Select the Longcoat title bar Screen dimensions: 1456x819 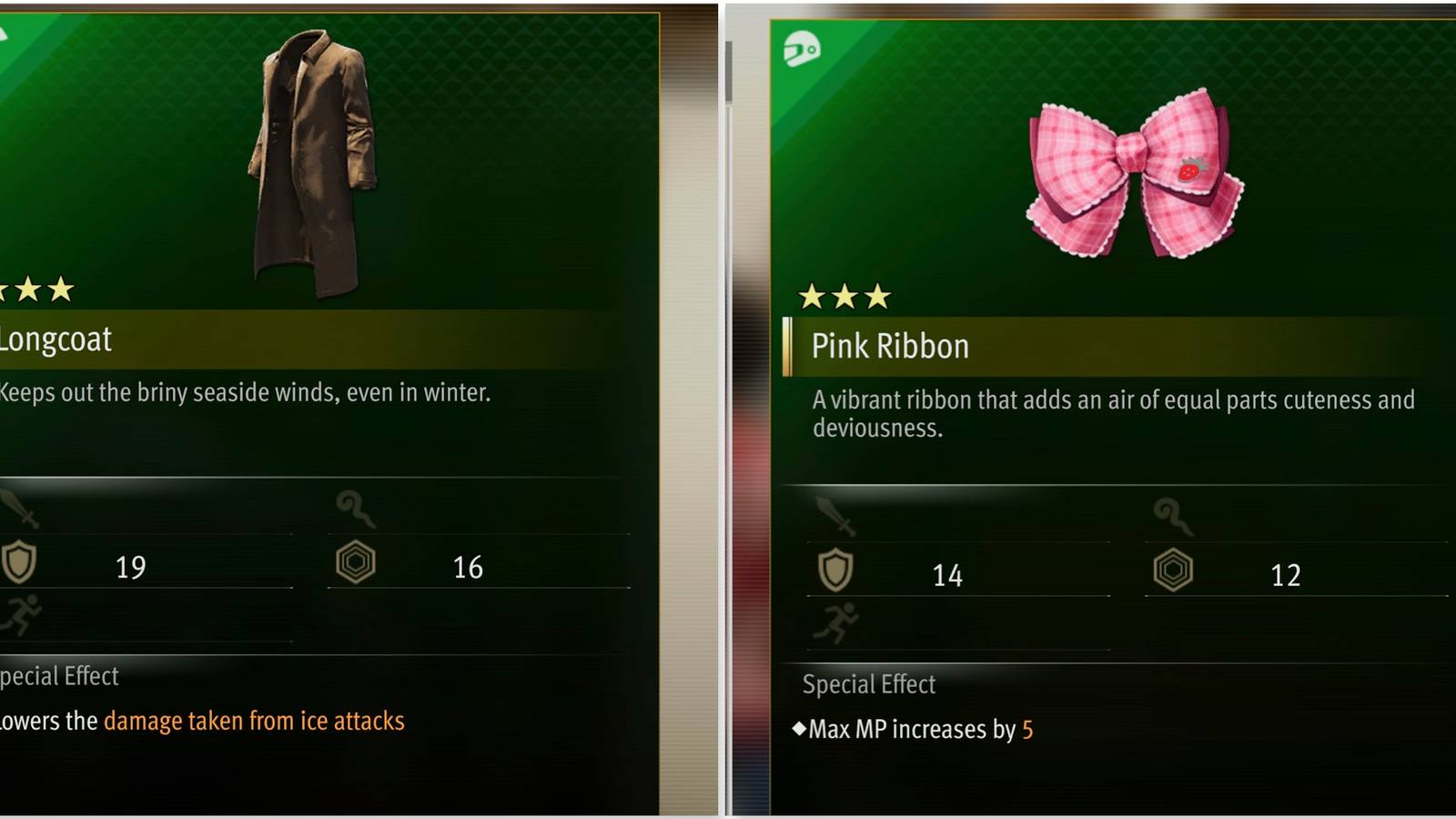(56, 339)
